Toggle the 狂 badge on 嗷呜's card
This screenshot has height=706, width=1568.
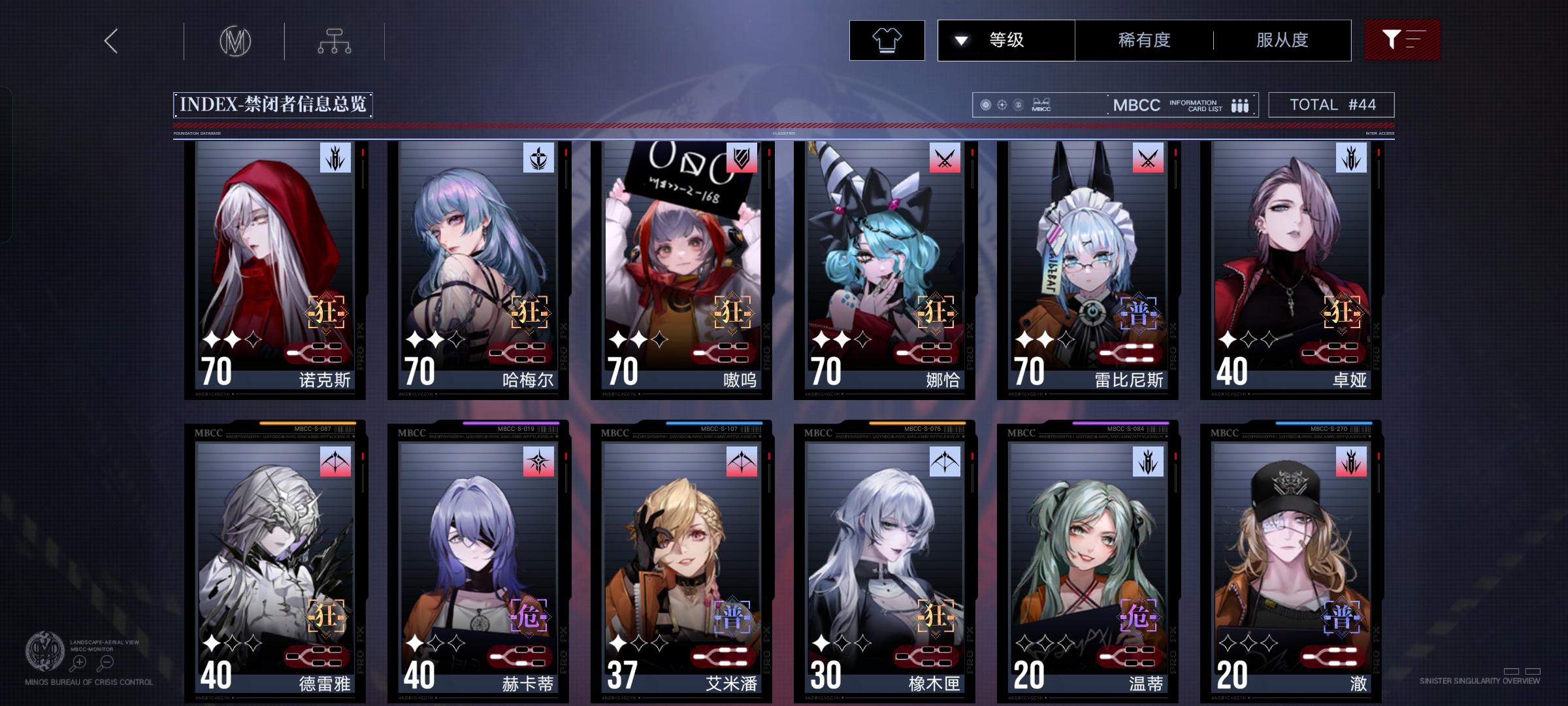pos(734,313)
